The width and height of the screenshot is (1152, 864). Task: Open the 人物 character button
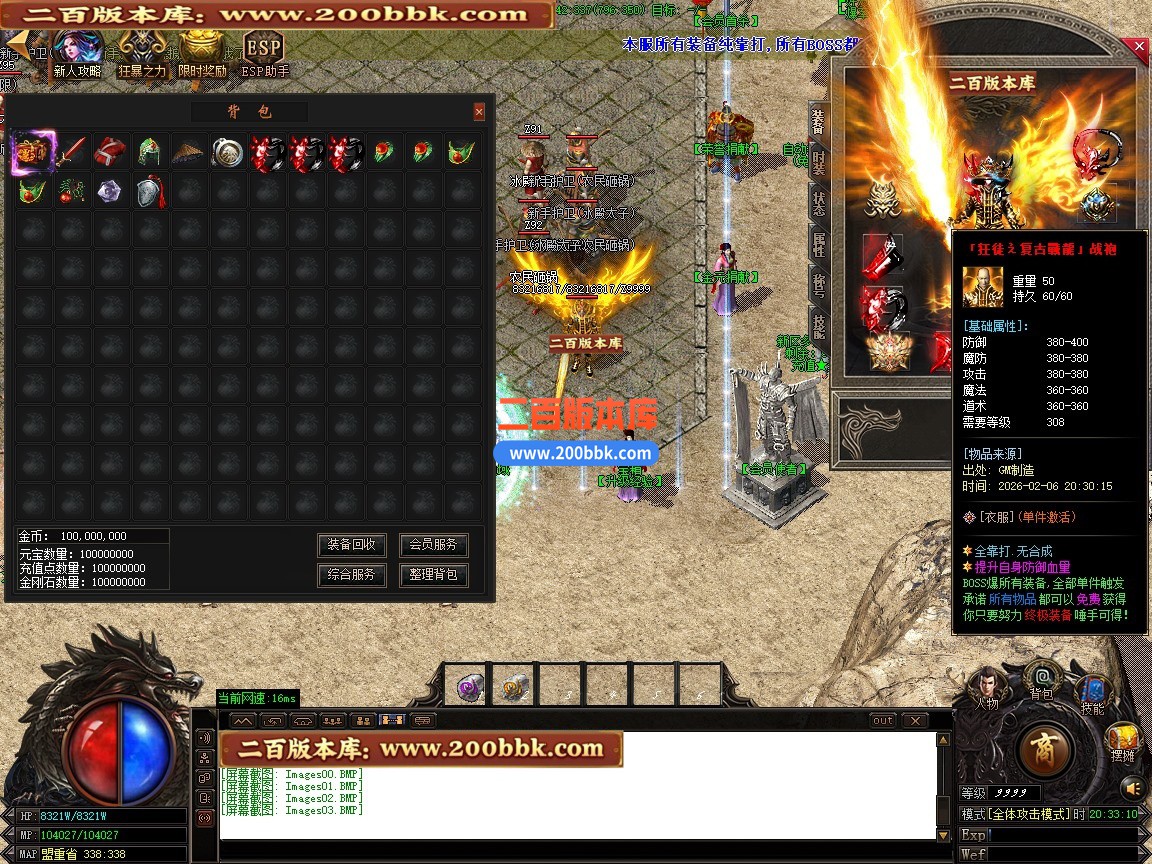point(987,689)
